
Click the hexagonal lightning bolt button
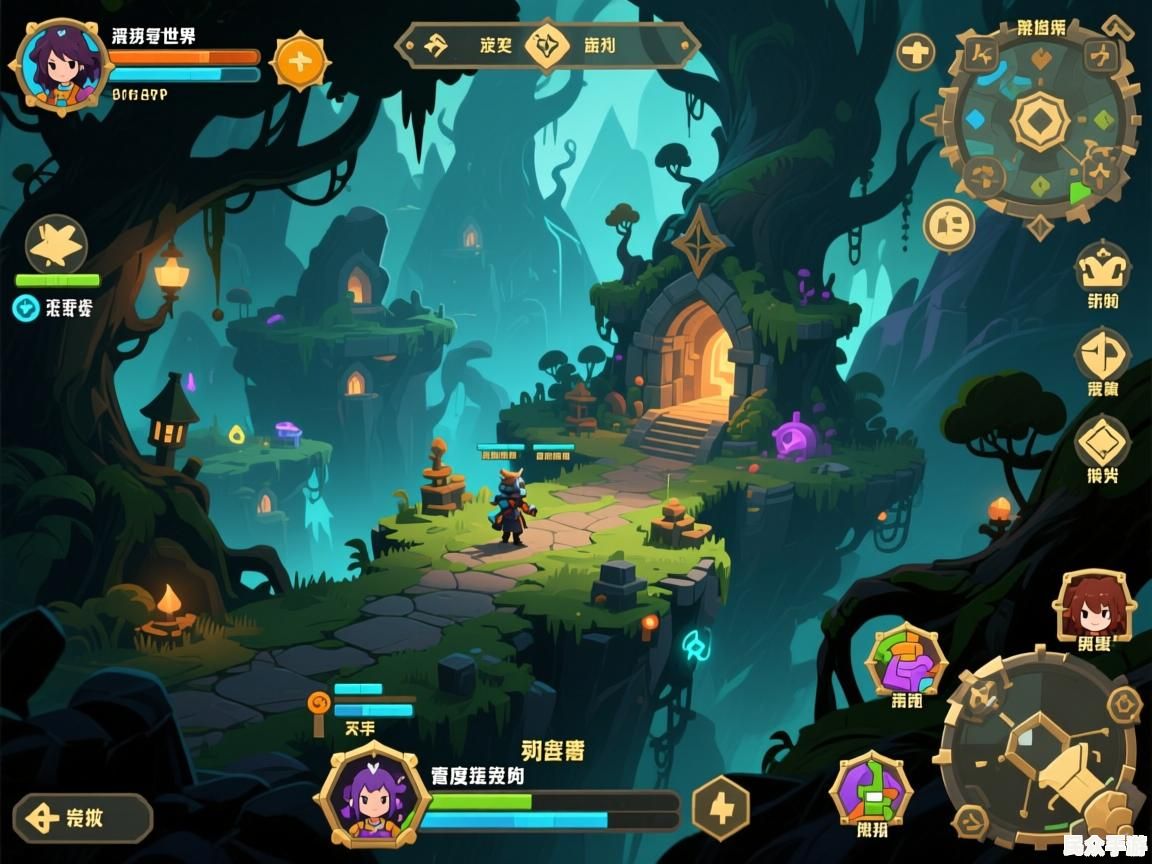[x=720, y=807]
